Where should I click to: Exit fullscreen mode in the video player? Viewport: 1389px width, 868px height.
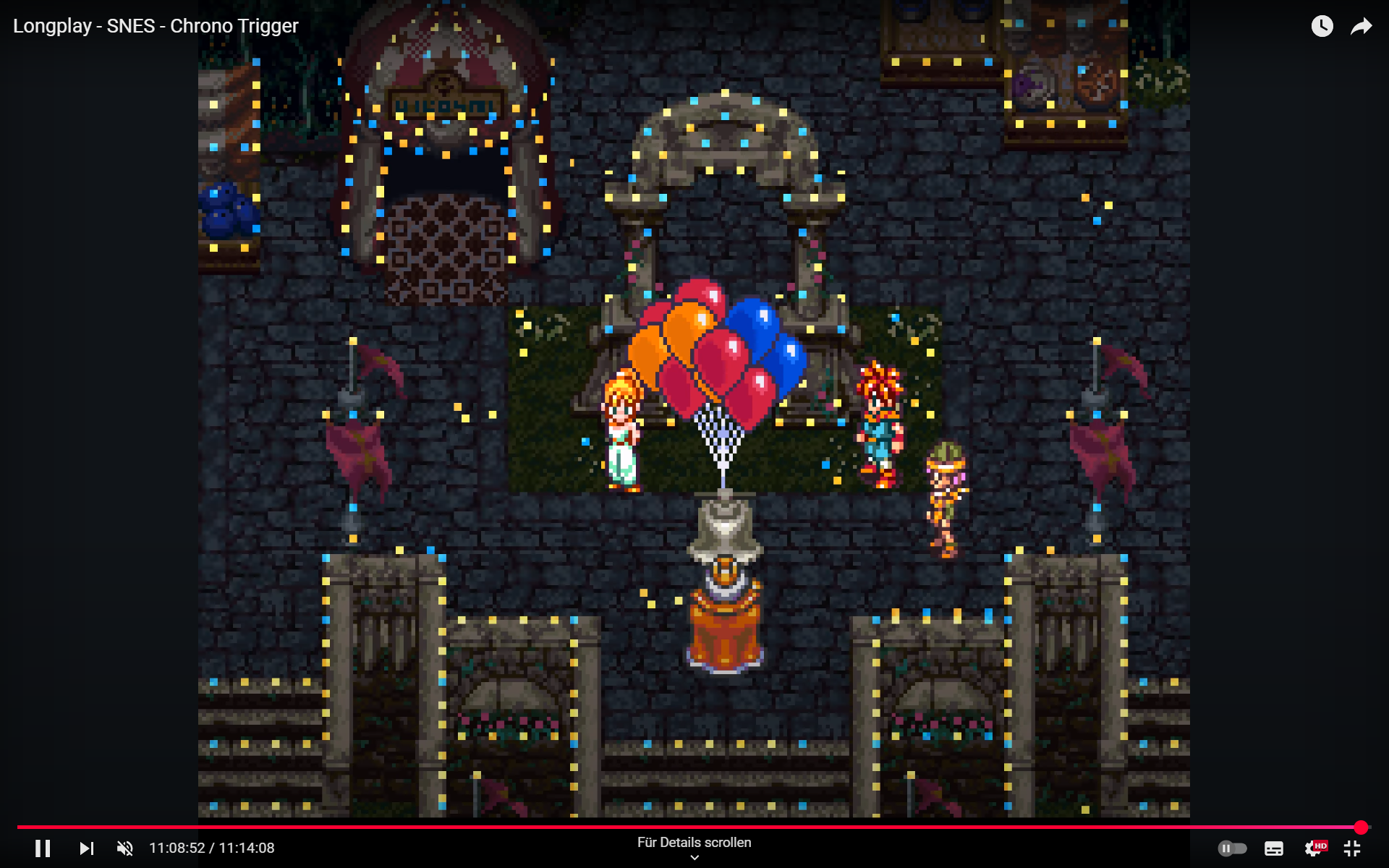(x=1351, y=848)
